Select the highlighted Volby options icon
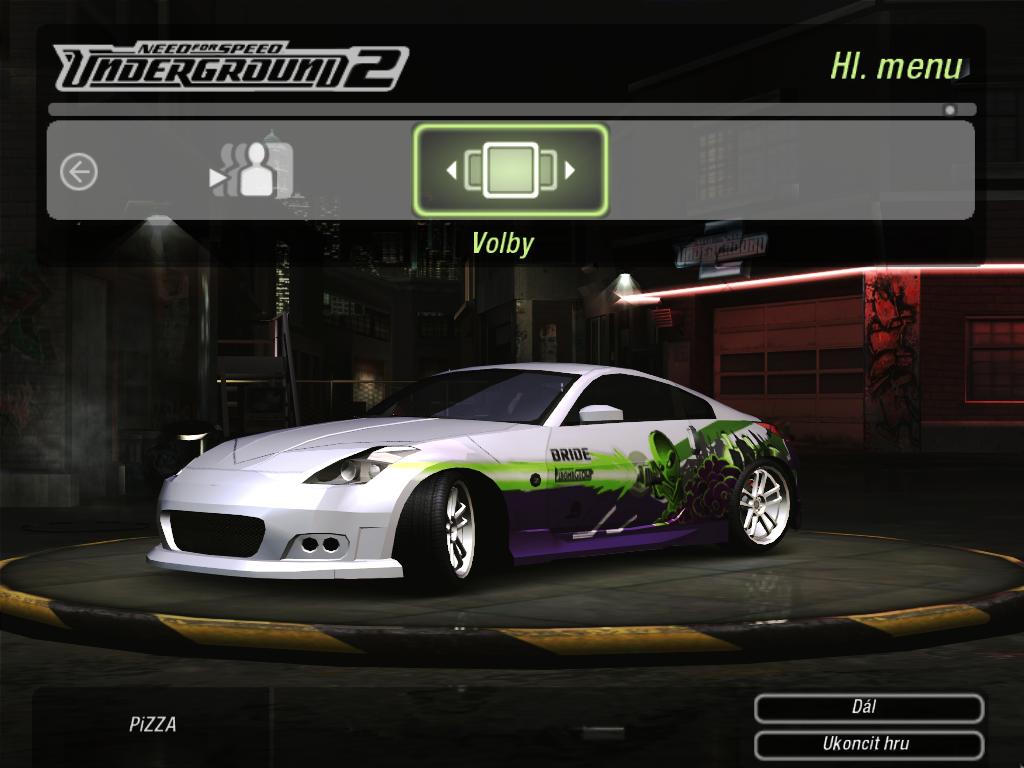The width and height of the screenshot is (1024, 768). [510, 170]
